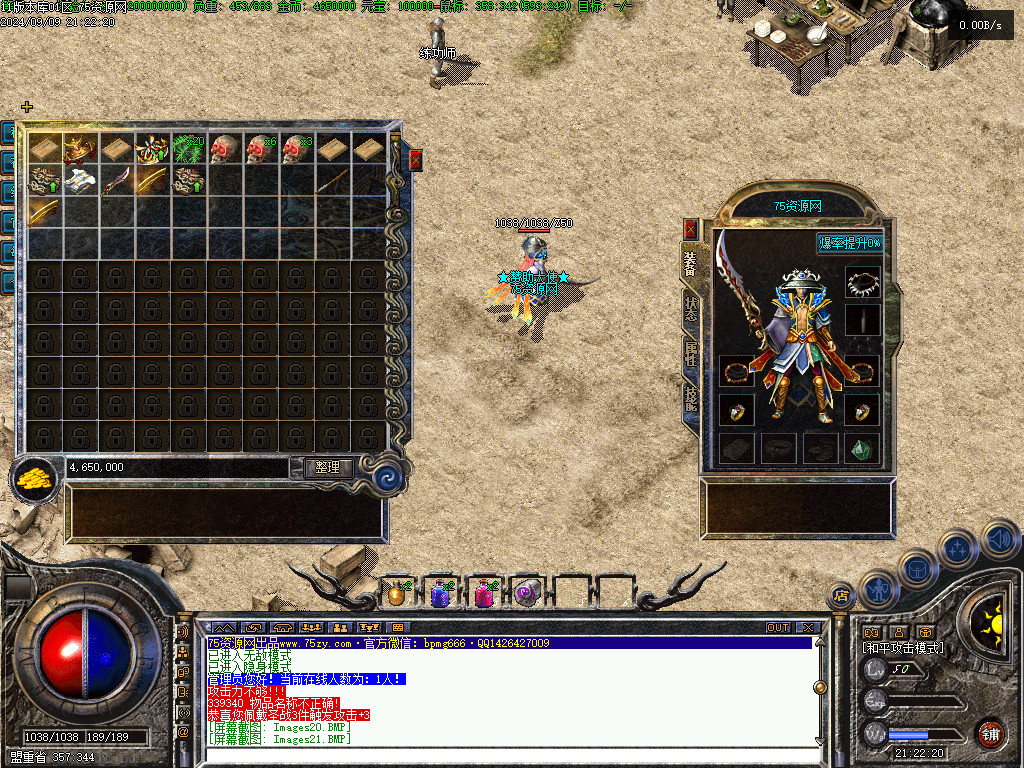Use the blue potion on the hotbar
The image size is (1024, 768).
pos(440,594)
